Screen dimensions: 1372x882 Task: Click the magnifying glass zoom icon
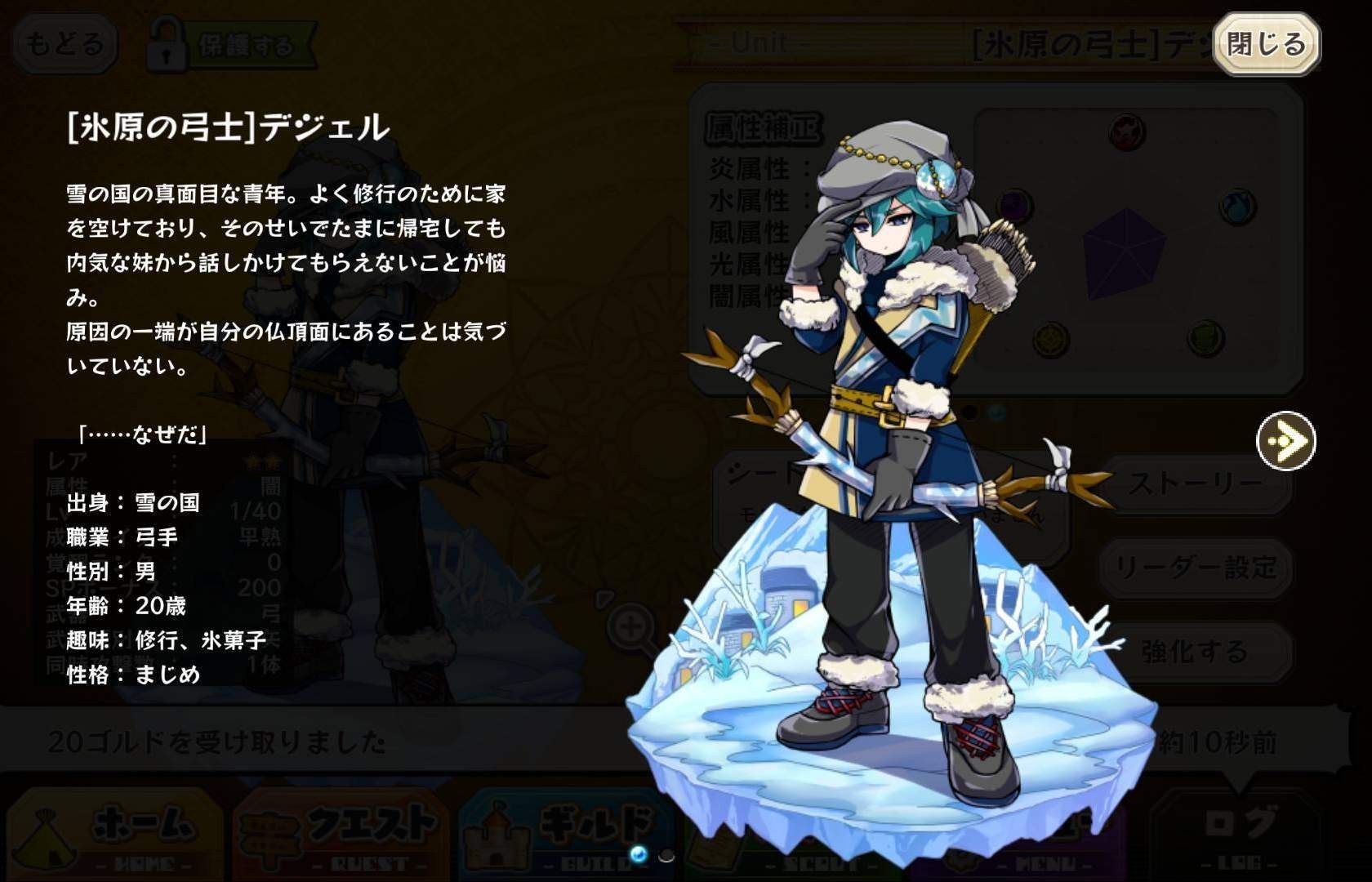click(x=630, y=629)
